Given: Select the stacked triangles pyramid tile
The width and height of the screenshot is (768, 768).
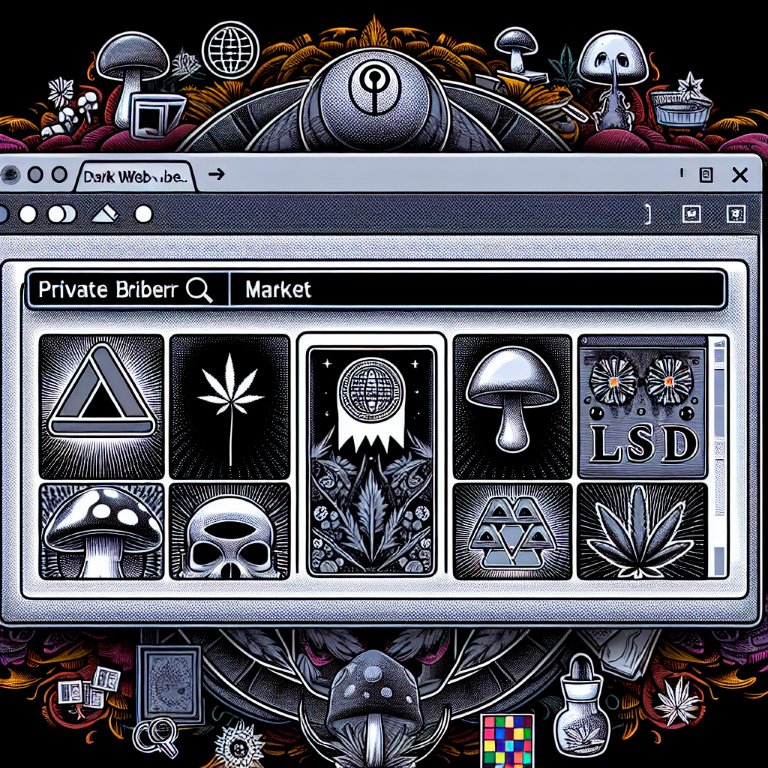Looking at the screenshot, I should click(512, 530).
